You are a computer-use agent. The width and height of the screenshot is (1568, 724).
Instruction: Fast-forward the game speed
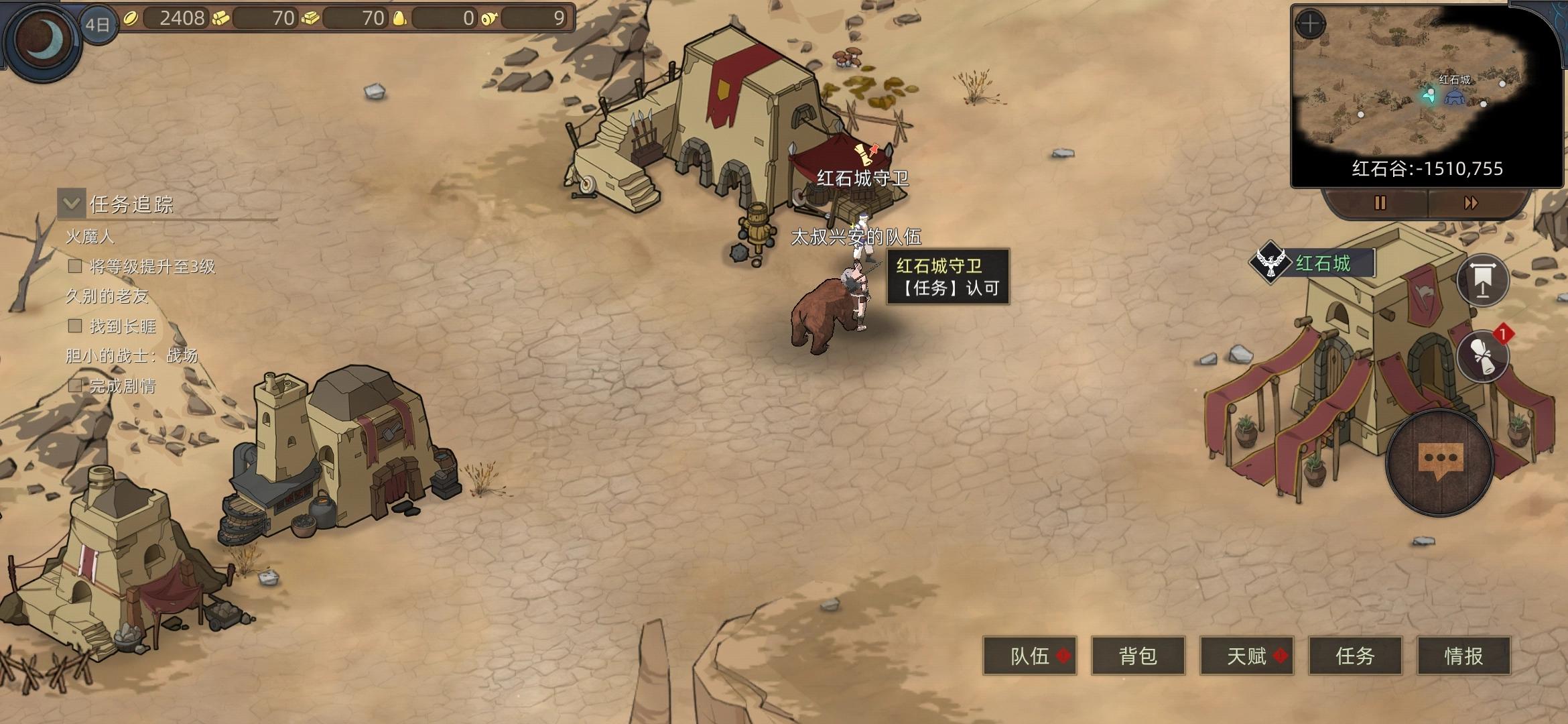1471,202
